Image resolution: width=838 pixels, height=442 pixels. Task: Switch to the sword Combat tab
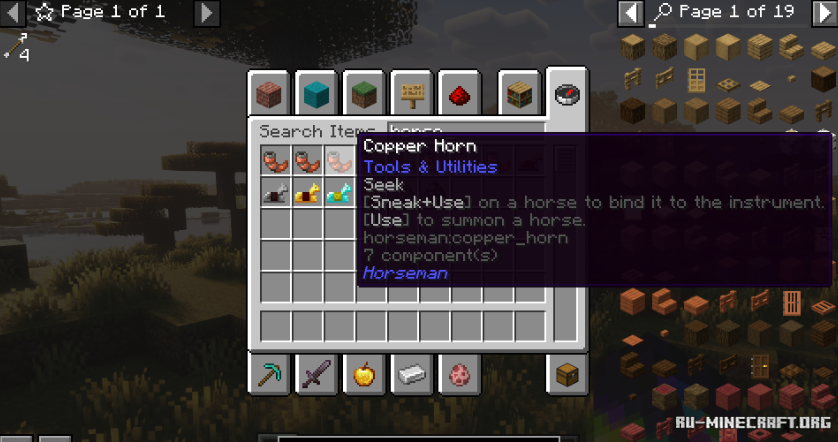tap(318, 375)
